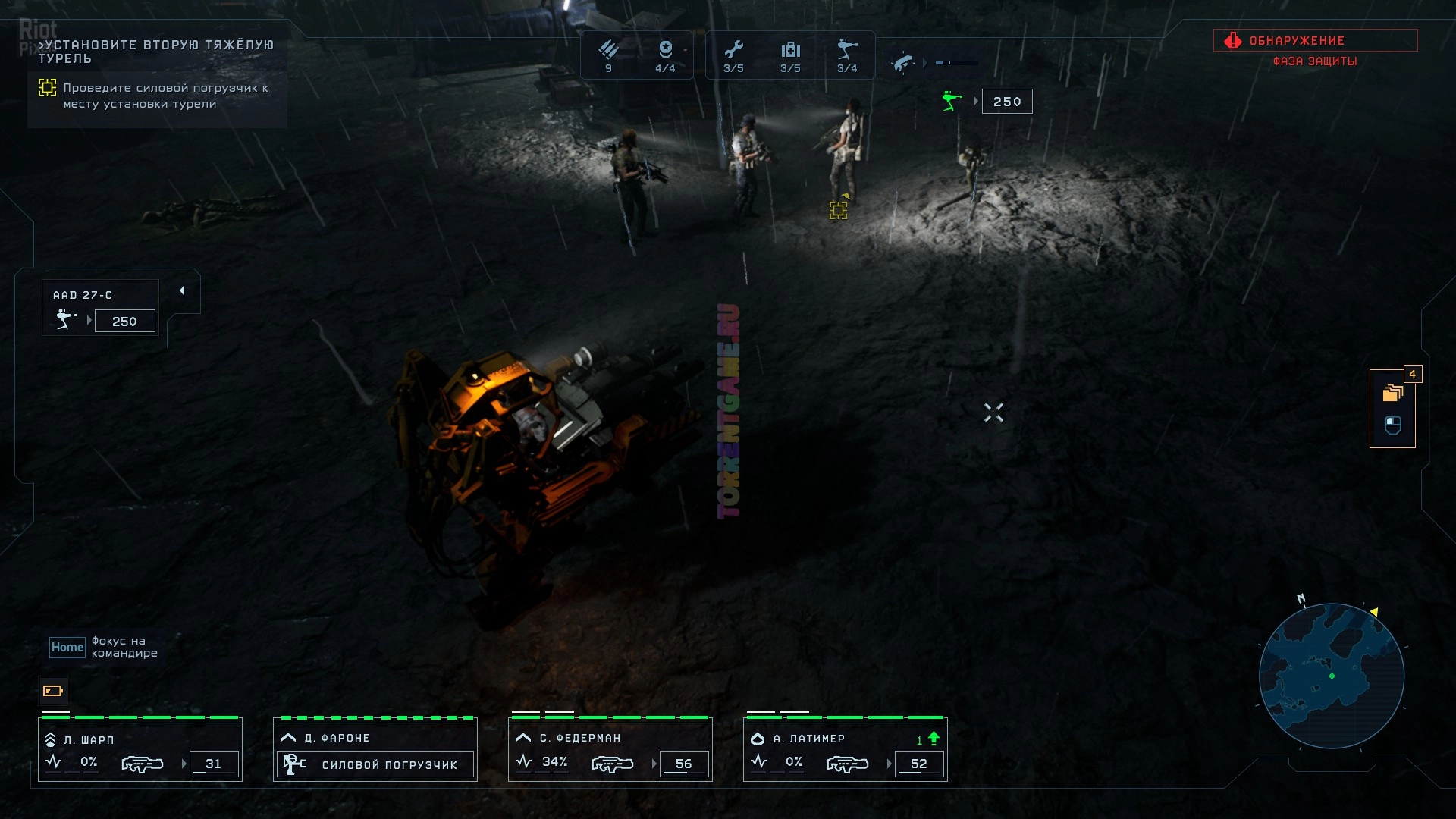Click the sentry gun resource icon
The image size is (1456, 819).
click(x=847, y=50)
